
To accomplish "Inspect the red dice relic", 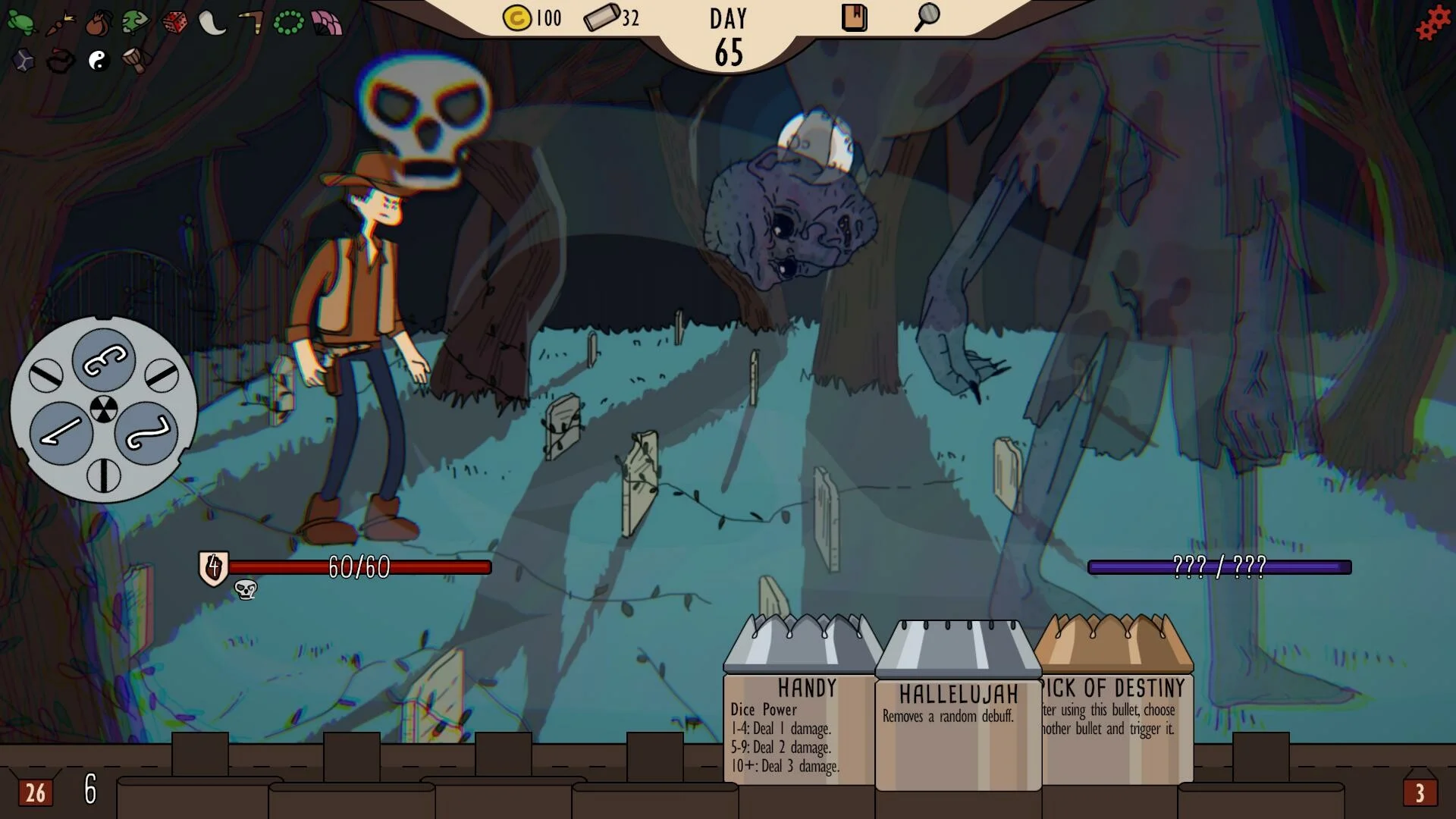I will click(174, 23).
